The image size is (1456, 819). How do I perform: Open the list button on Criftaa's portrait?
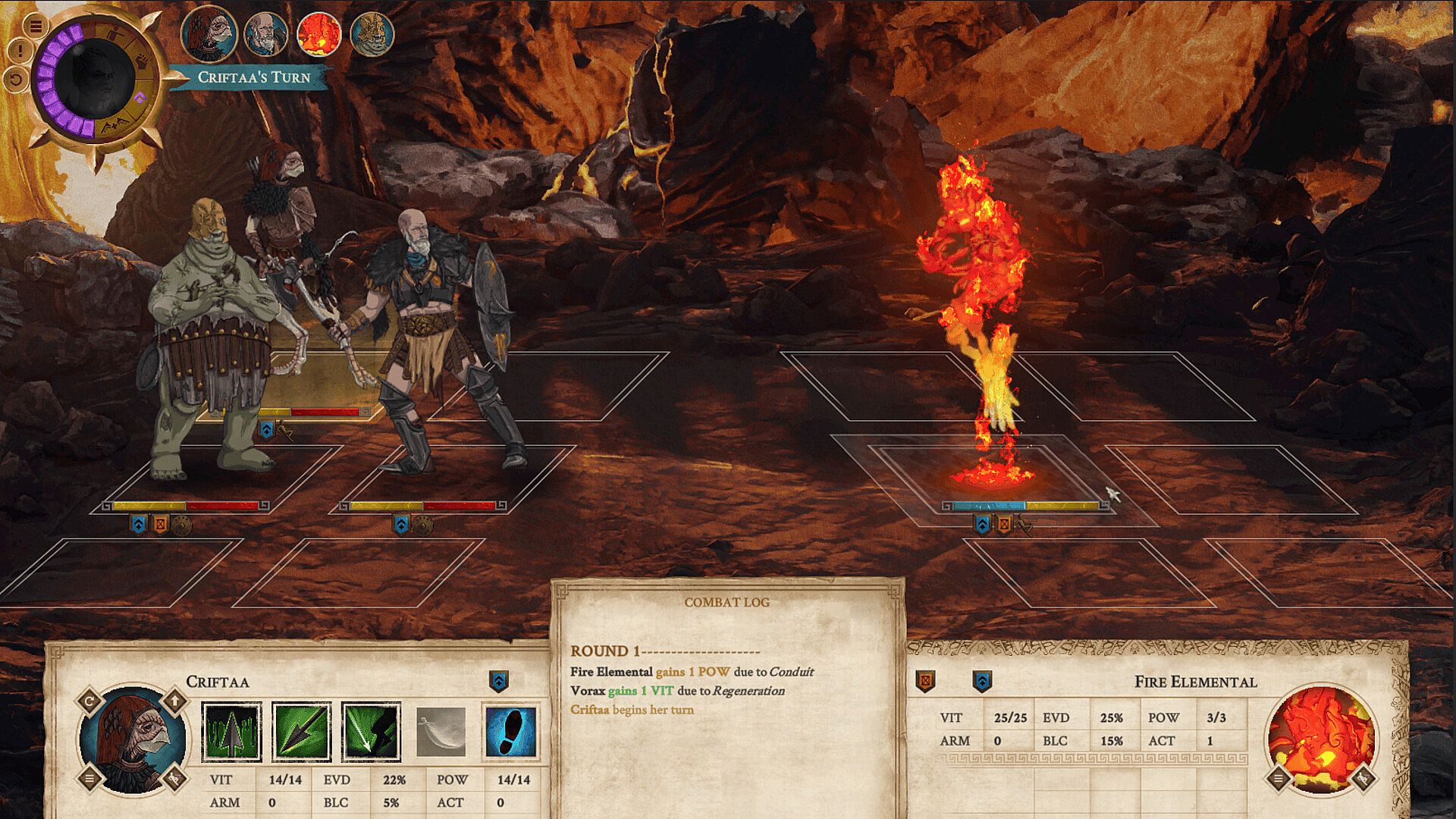(89, 778)
